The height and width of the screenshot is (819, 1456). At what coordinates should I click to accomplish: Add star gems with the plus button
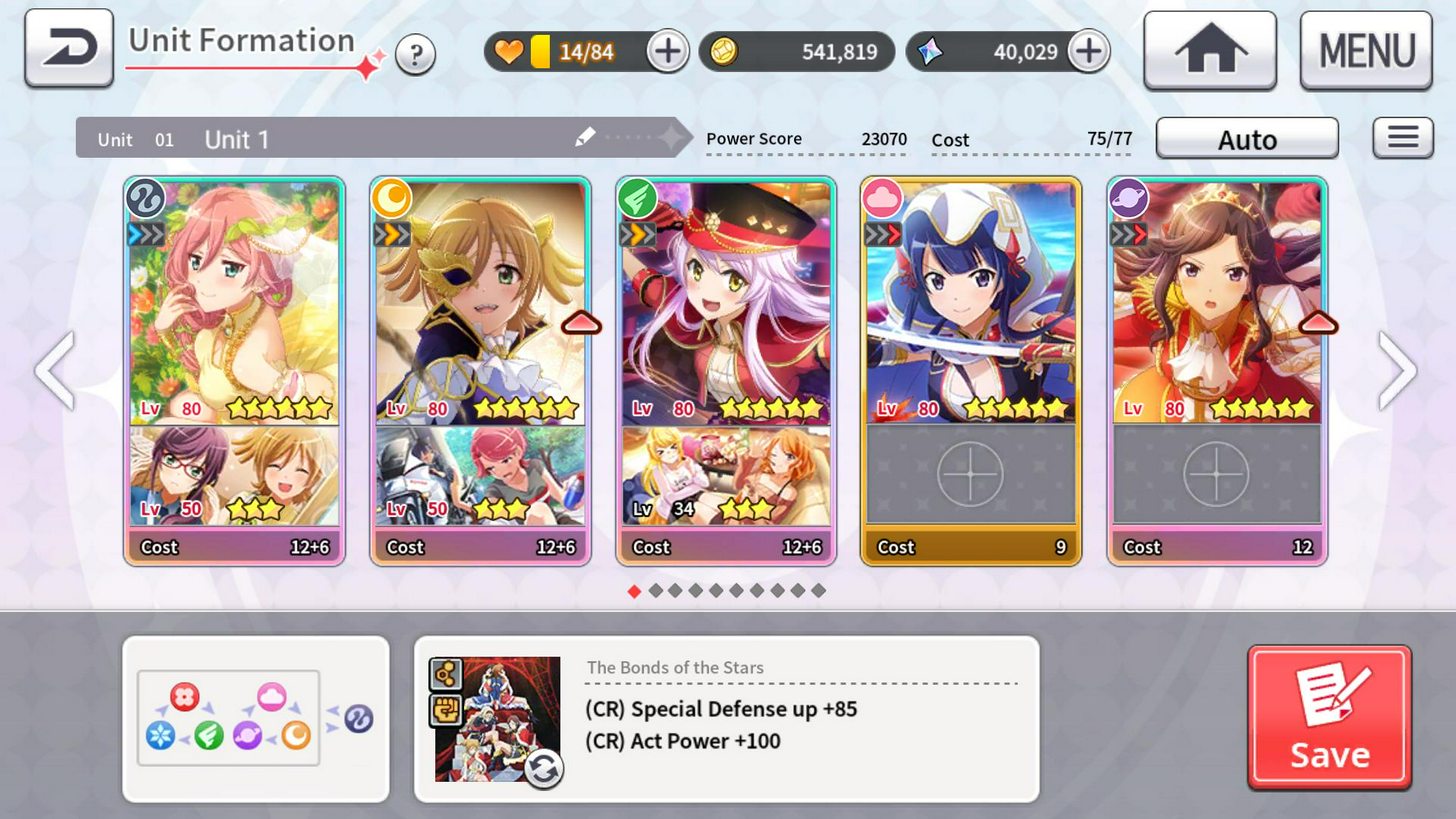[1088, 51]
